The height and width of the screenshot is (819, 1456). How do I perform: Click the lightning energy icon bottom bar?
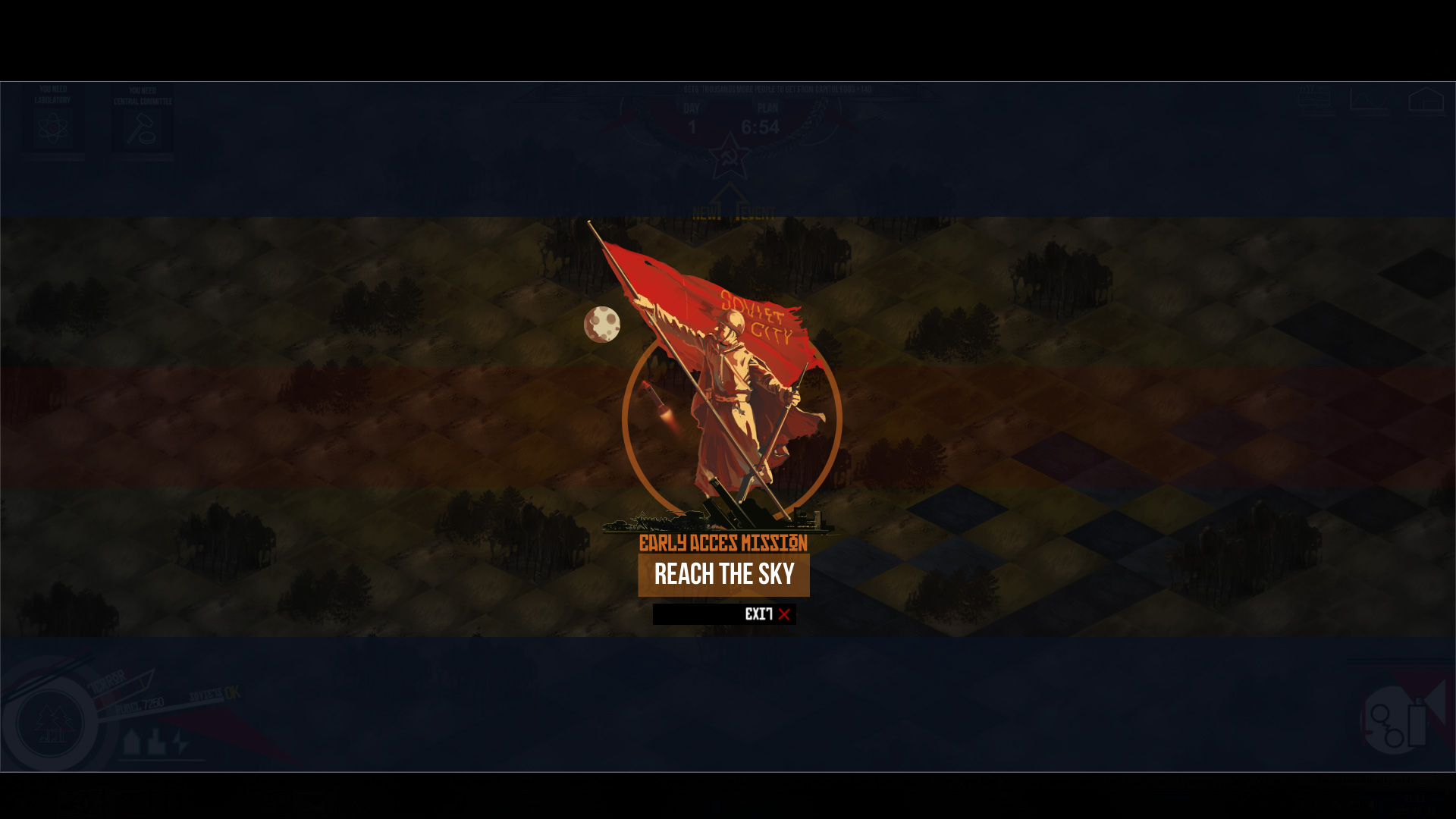pyautogui.click(x=179, y=740)
